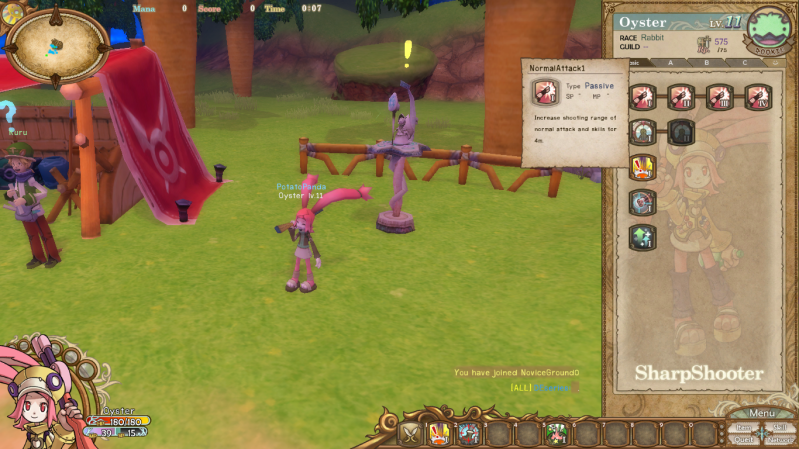799x449 pixels.
Task: Open the Skill menu
Action: click(x=780, y=427)
